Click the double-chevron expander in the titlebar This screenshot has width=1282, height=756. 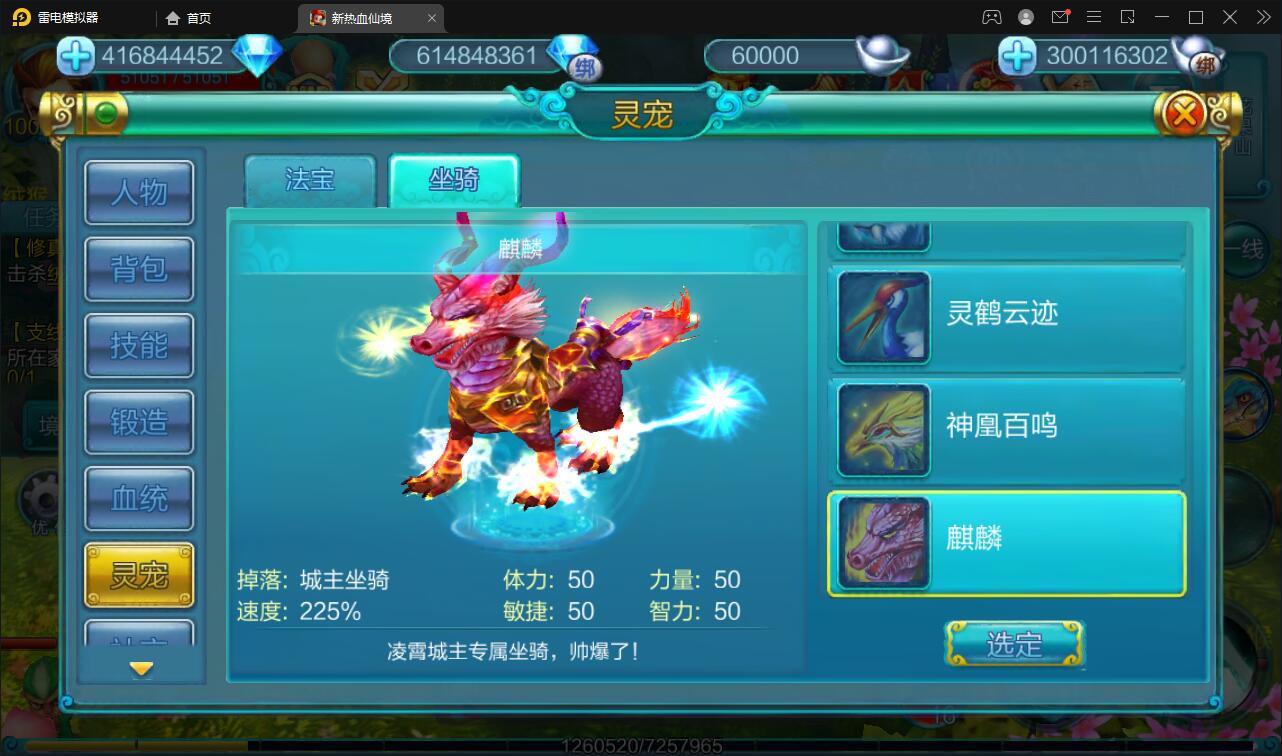click(x=1262, y=17)
